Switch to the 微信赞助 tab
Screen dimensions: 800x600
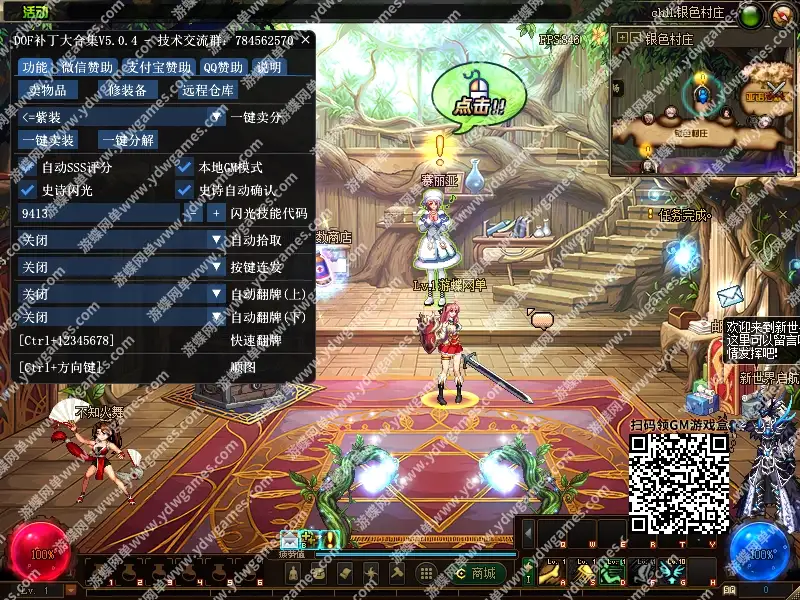pyautogui.click(x=87, y=67)
